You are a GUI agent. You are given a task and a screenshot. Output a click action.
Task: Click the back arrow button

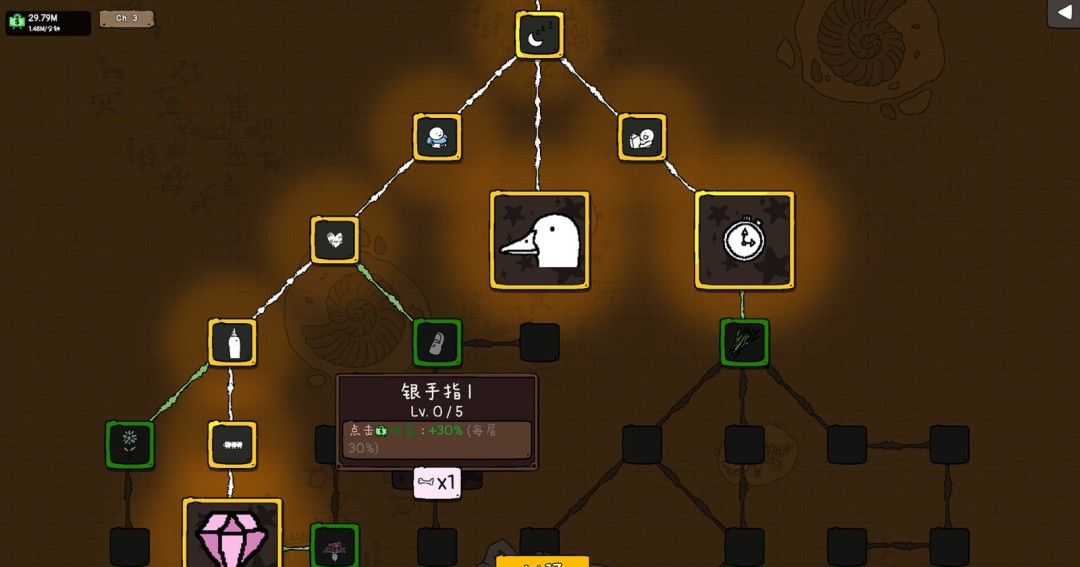click(x=1062, y=13)
